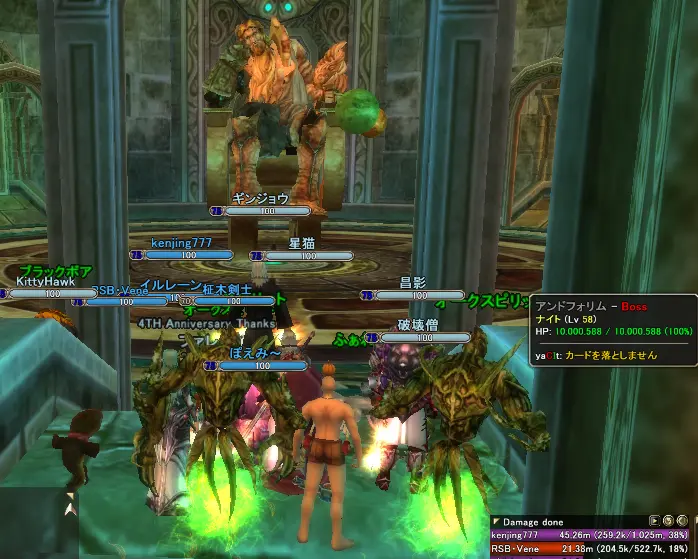Image resolution: width=698 pixels, height=559 pixels.
Task: Click the middle round icon on damage meter
Action: click(x=667, y=522)
